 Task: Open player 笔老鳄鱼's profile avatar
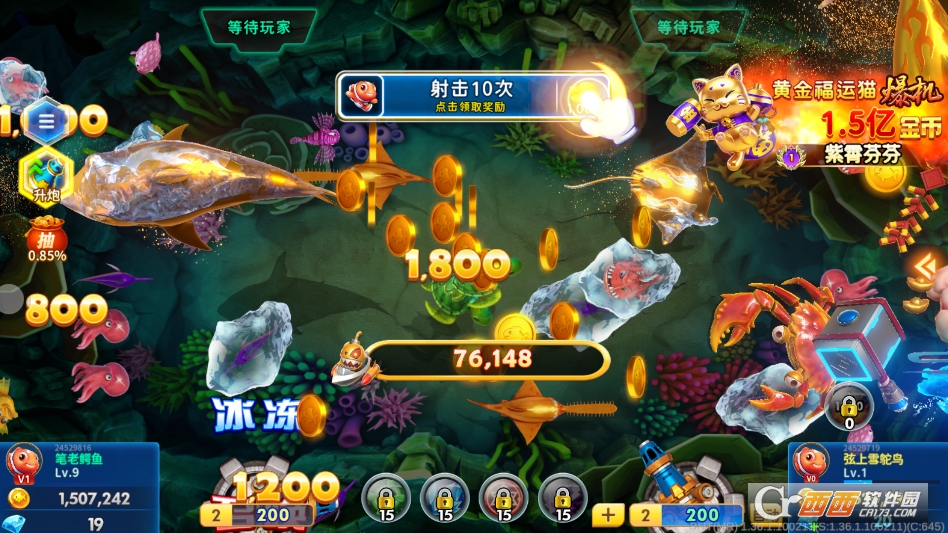pyautogui.click(x=23, y=463)
